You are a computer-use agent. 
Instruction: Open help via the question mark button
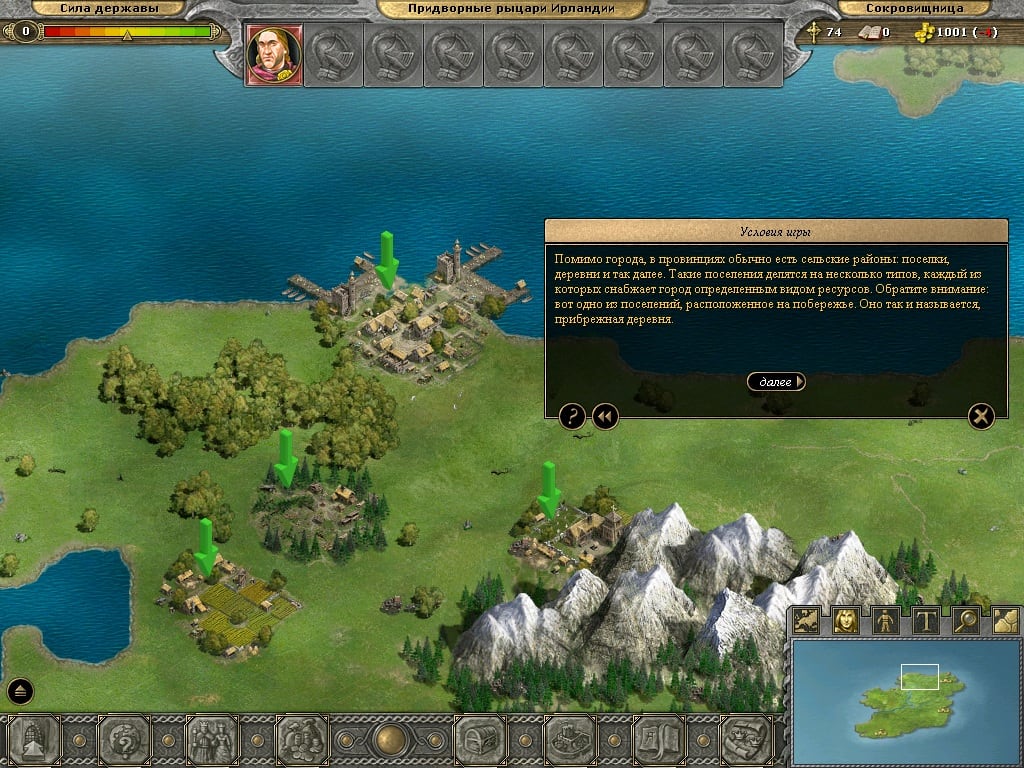pyautogui.click(x=571, y=416)
